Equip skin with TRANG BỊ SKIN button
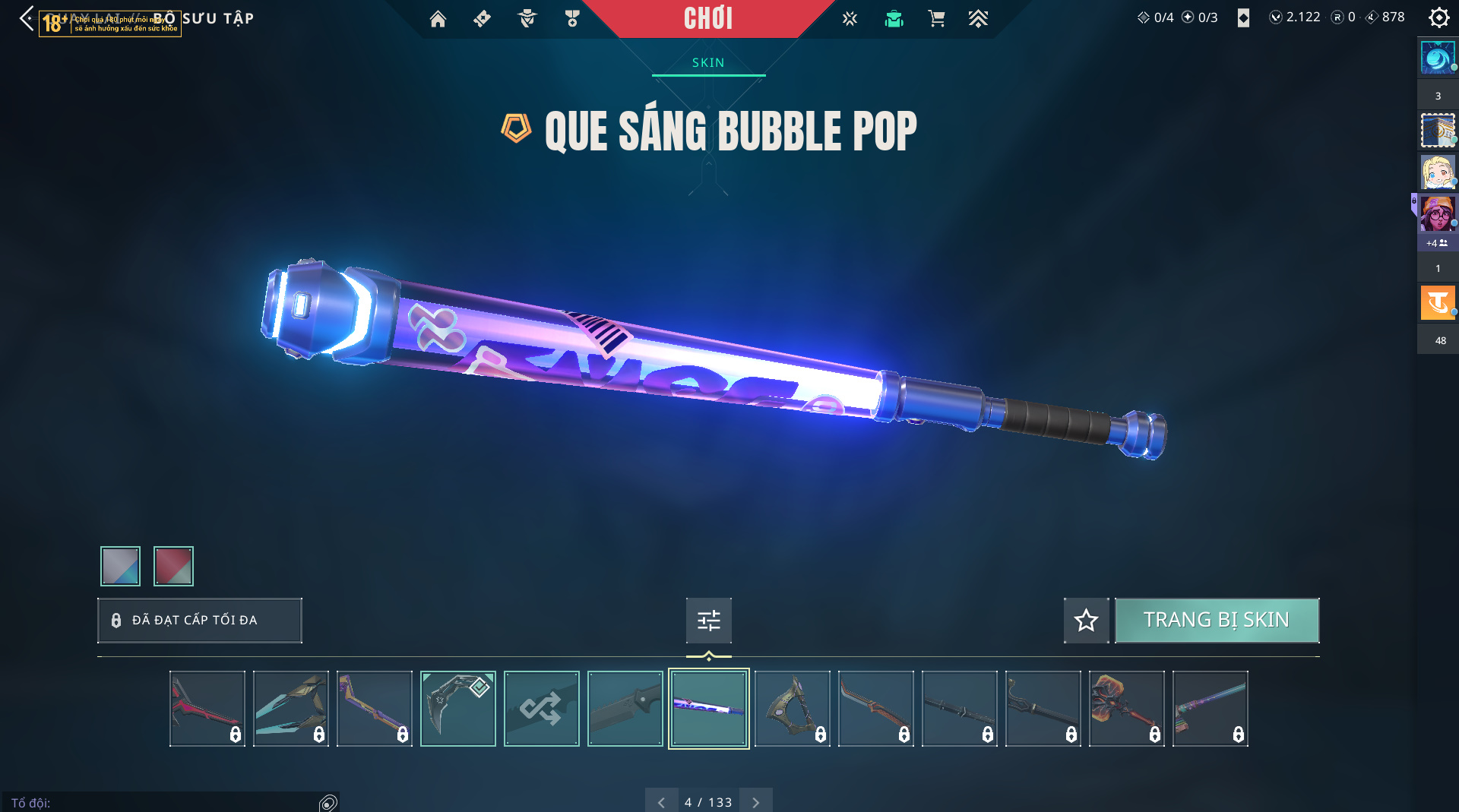 tap(1217, 621)
